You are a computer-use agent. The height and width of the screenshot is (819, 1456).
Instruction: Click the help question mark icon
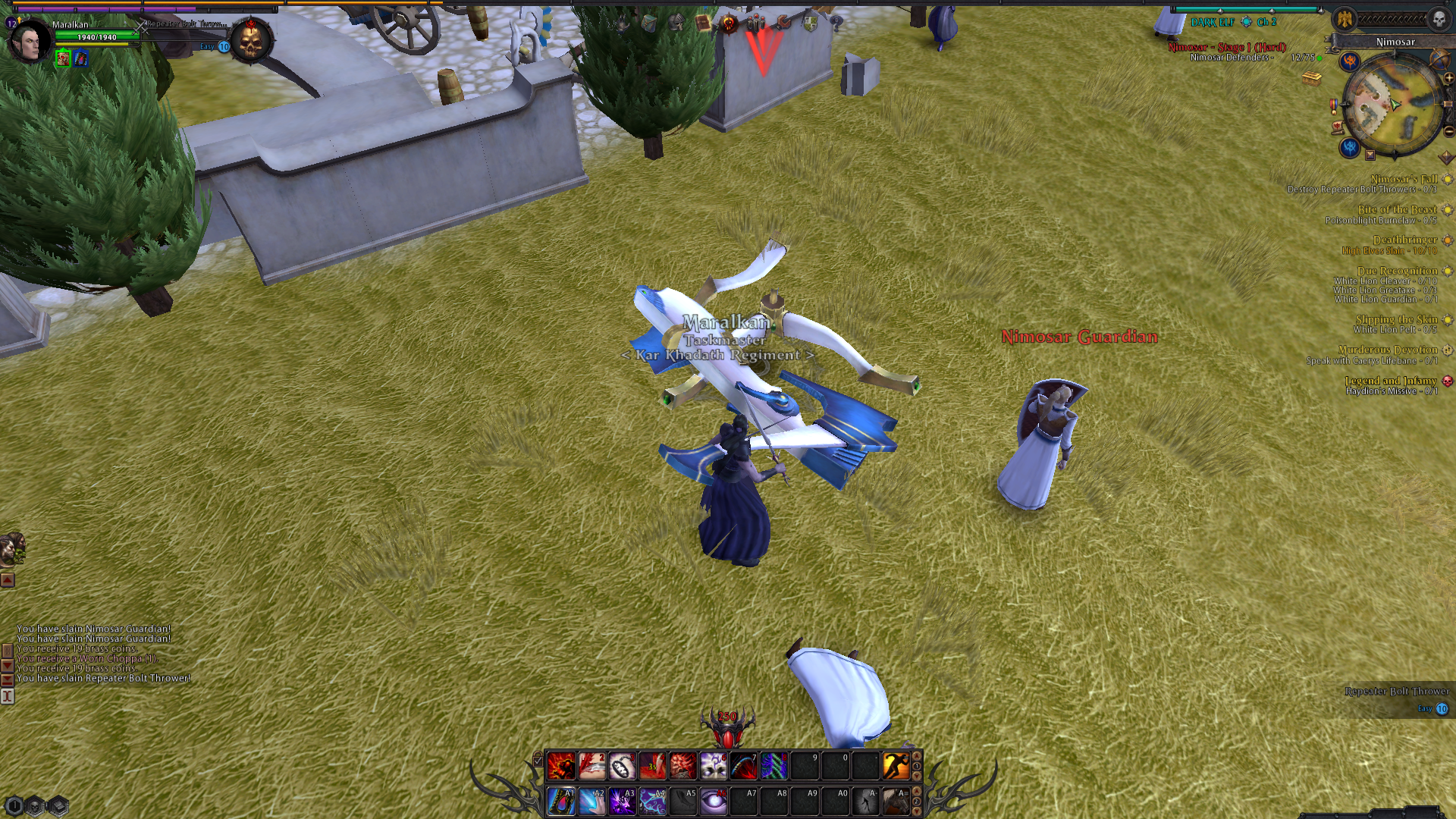839,24
